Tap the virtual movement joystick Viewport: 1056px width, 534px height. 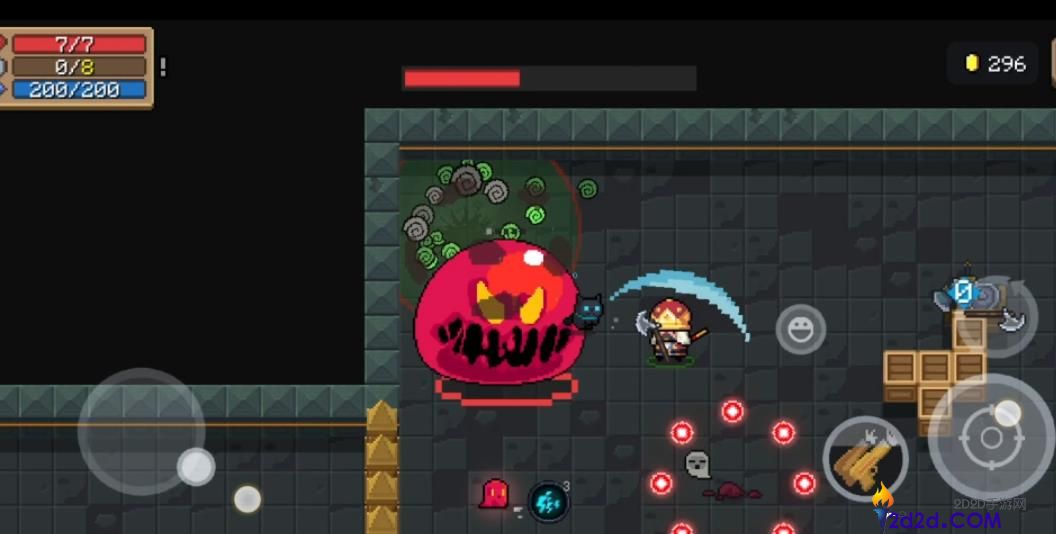coord(141,431)
